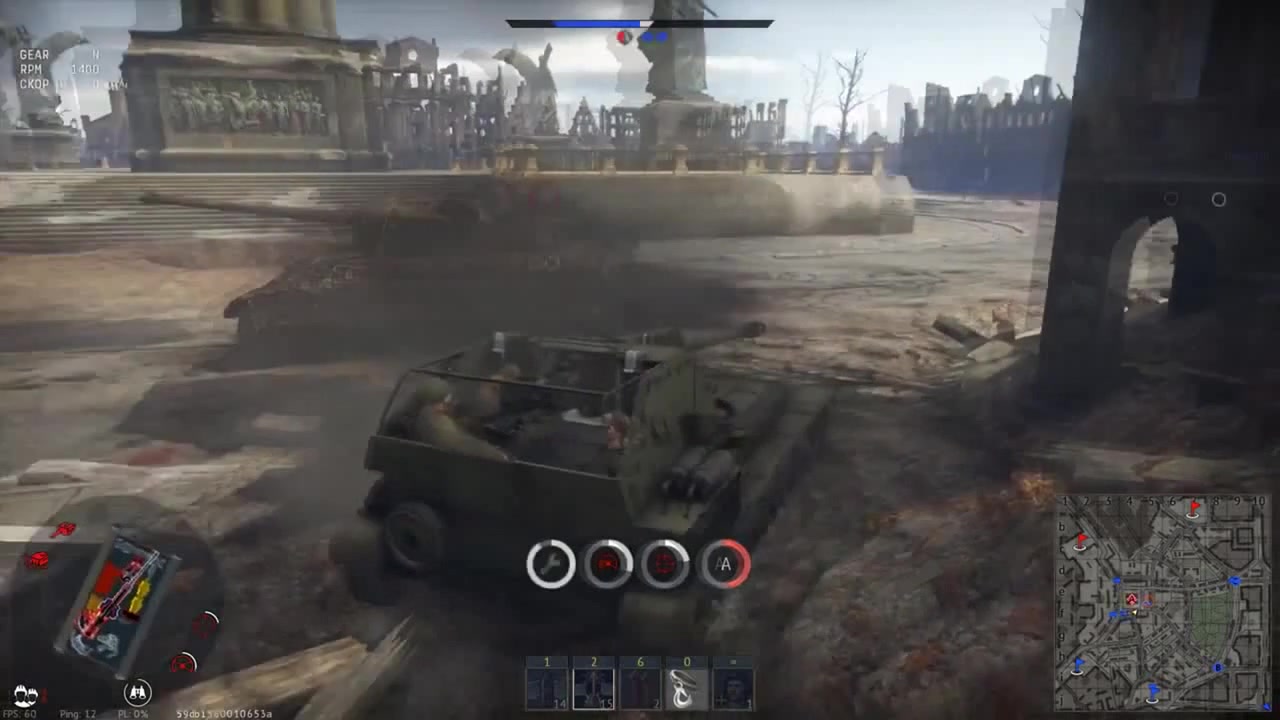Activate the wrench repair action icon

pyautogui.click(x=551, y=565)
